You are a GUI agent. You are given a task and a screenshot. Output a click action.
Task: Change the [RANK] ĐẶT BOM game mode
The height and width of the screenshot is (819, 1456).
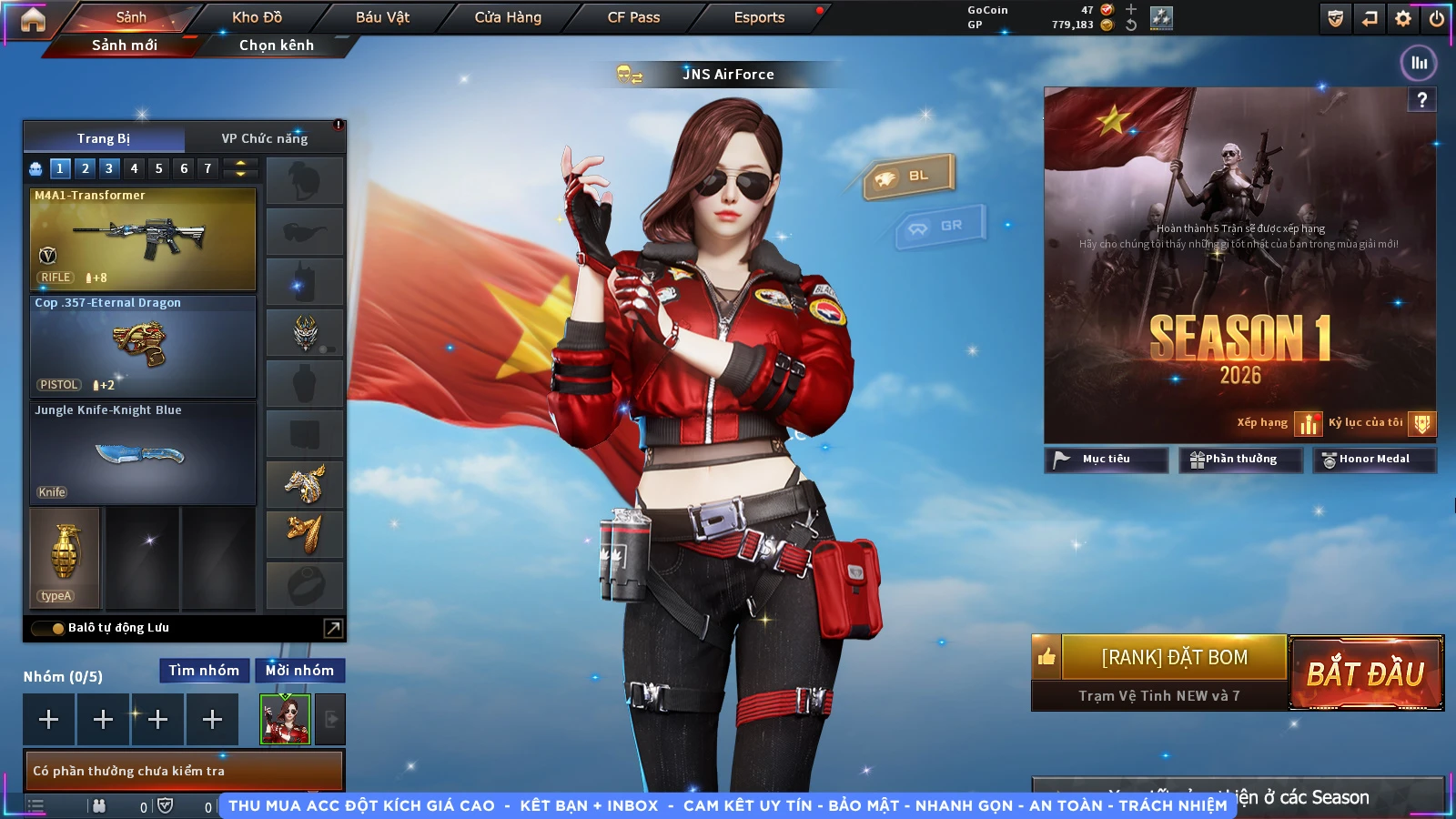click(x=1174, y=657)
